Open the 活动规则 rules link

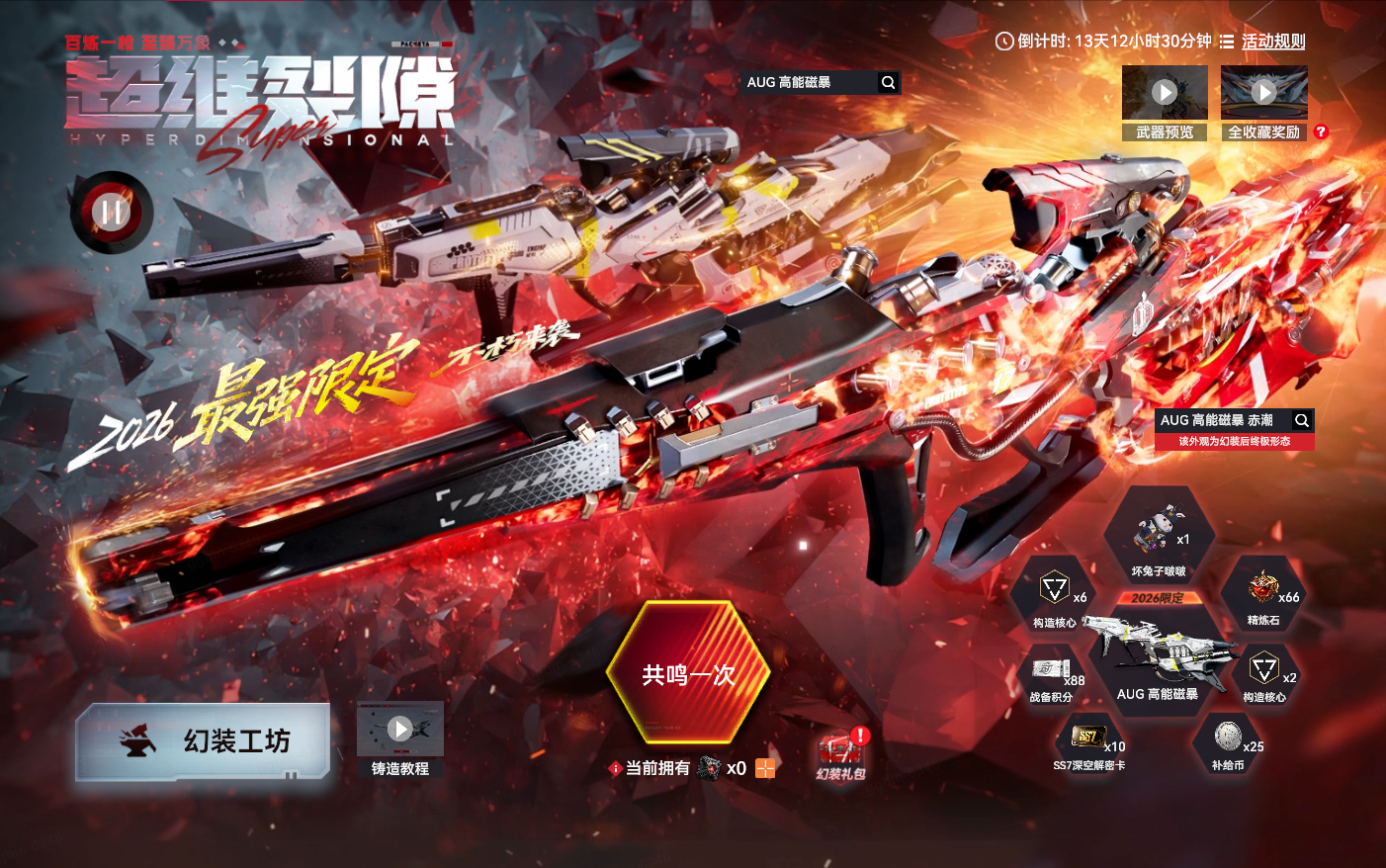tap(1272, 42)
